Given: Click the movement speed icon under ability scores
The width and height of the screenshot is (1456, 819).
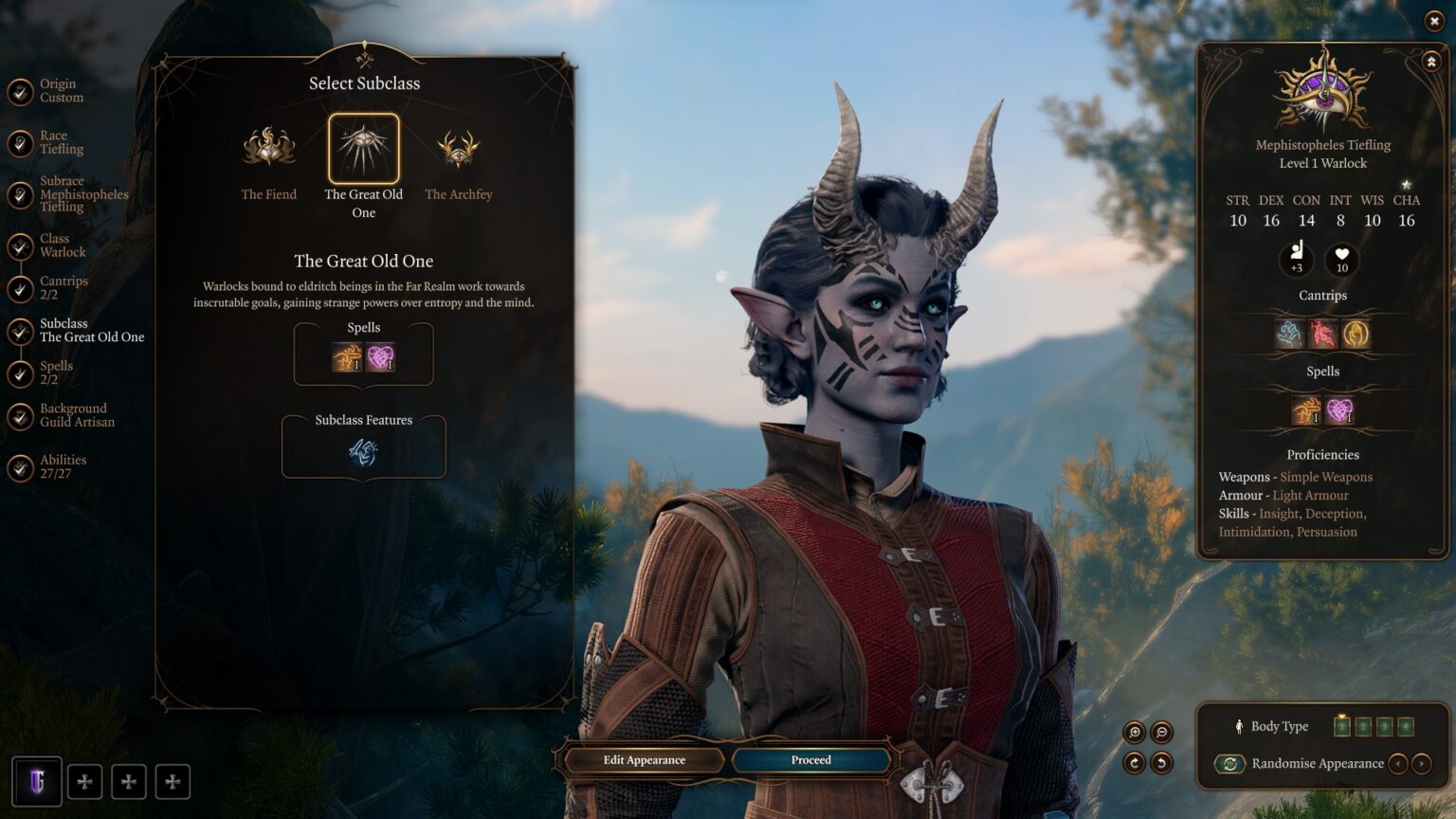Looking at the screenshot, I should [1297, 256].
